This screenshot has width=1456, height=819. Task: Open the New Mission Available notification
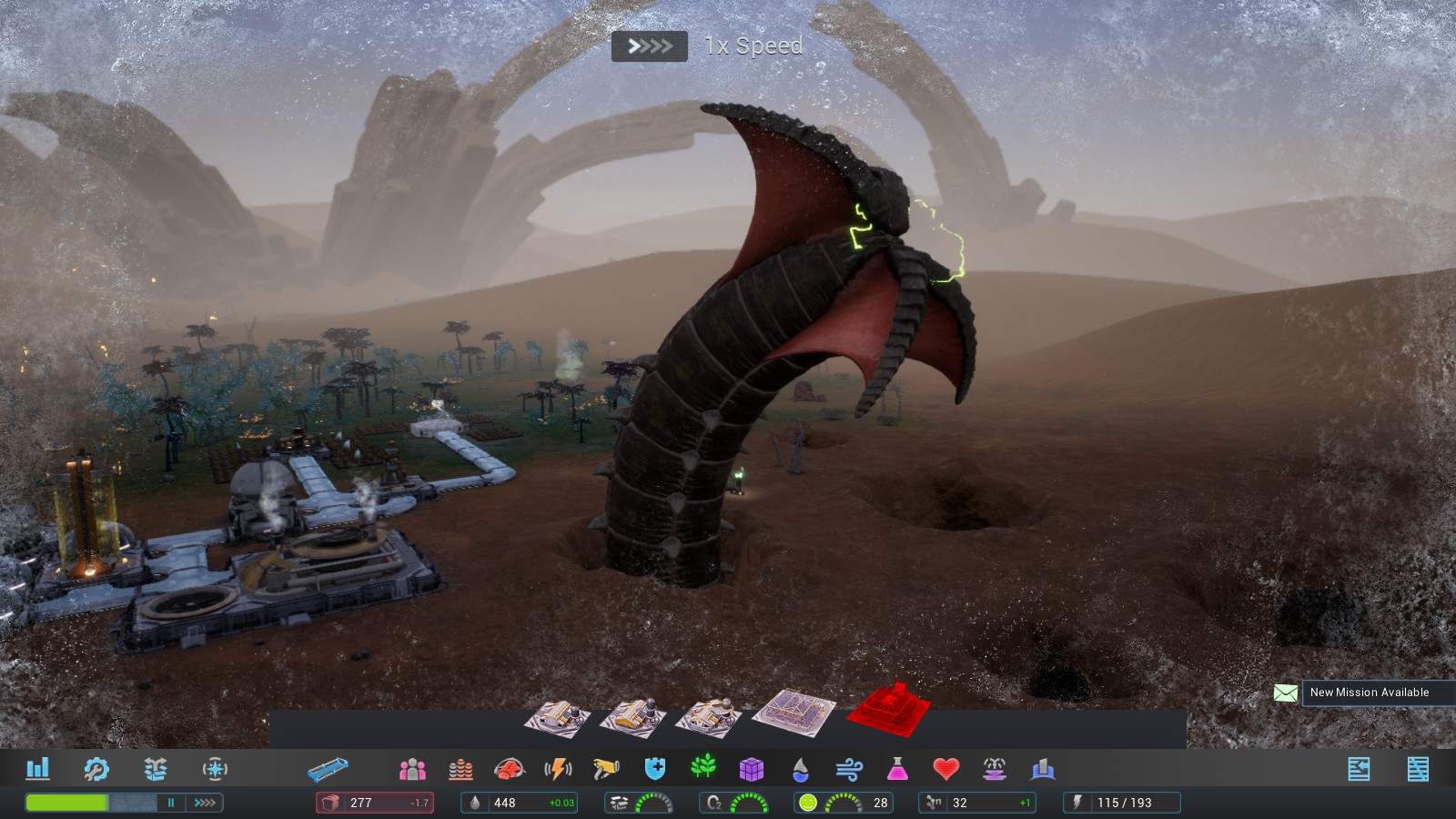click(1369, 693)
